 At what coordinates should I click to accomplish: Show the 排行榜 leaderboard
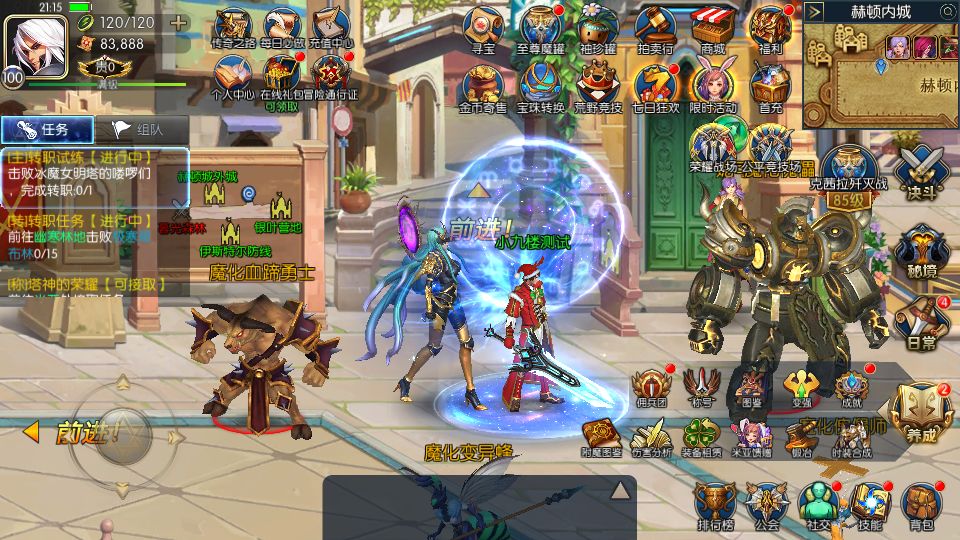[x=715, y=503]
